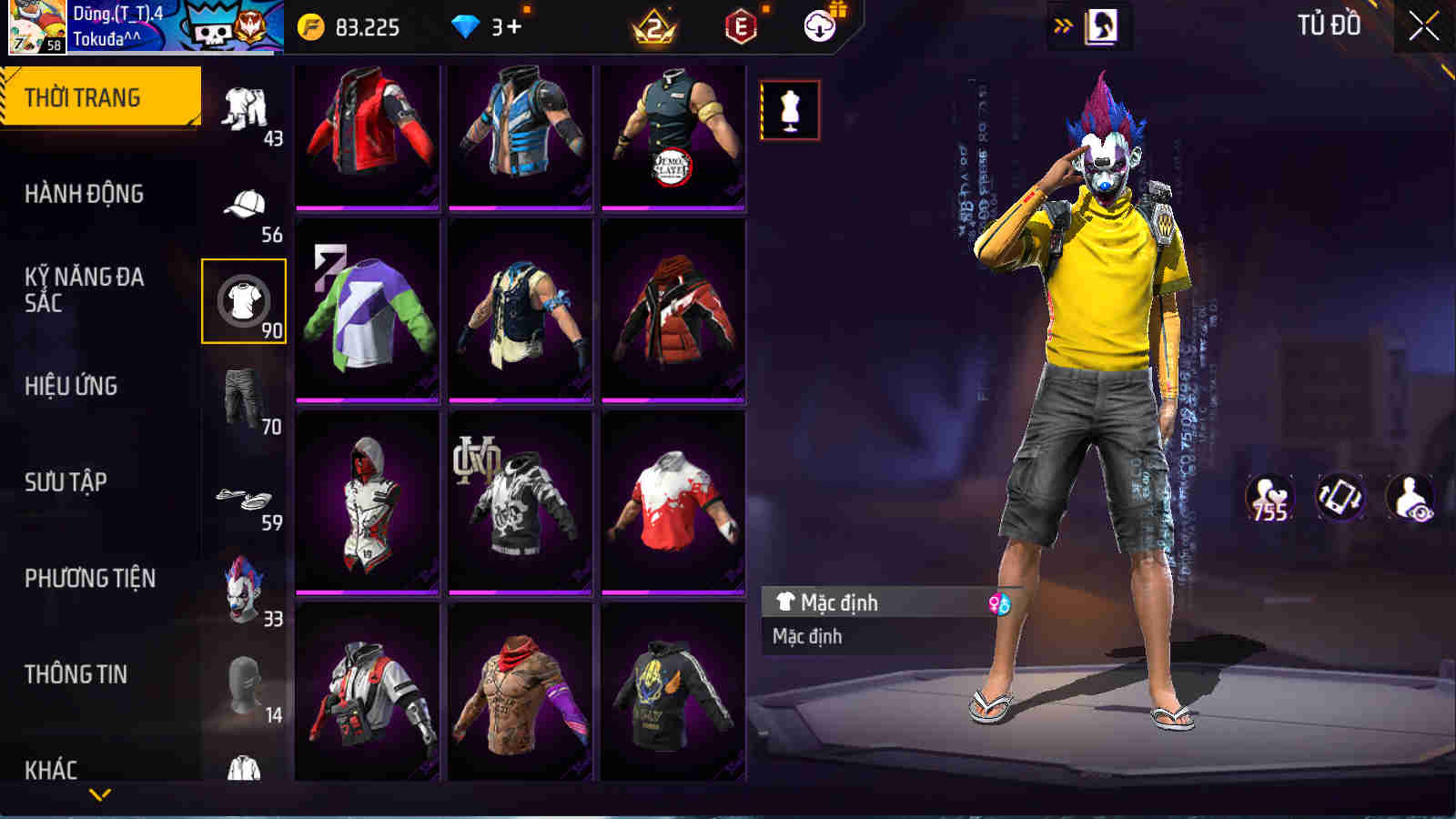
Task: Open the Mặc định outfit dropdown
Action: (x=864, y=602)
